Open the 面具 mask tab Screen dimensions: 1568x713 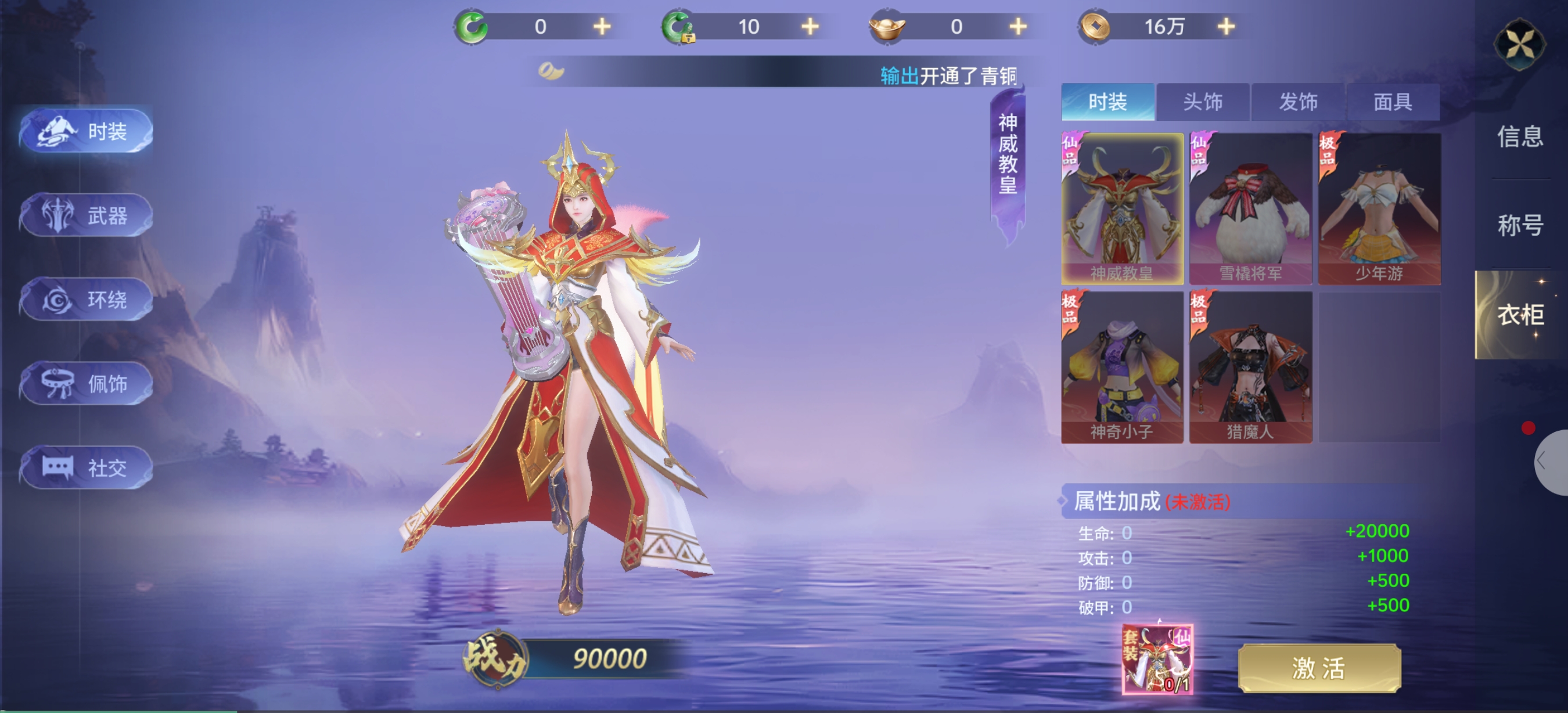[x=1393, y=102]
